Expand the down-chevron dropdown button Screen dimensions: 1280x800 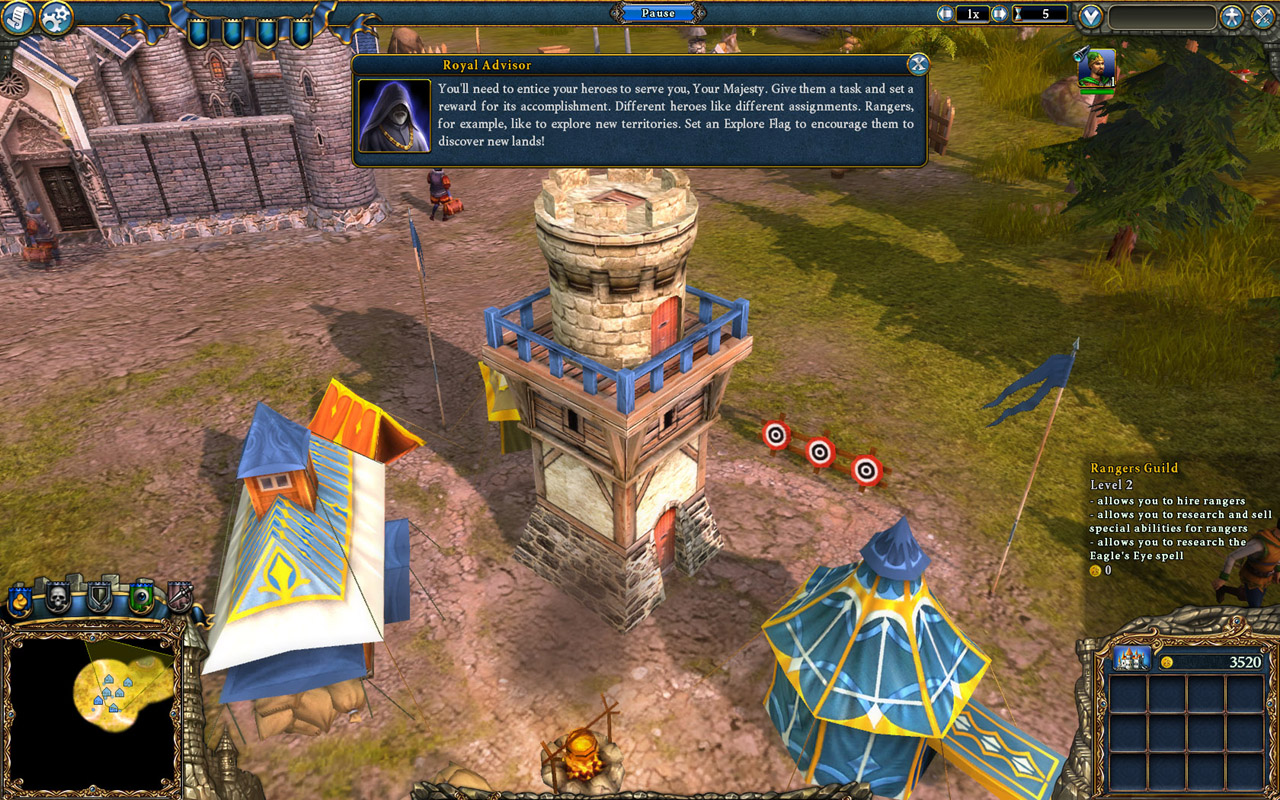click(x=1091, y=17)
